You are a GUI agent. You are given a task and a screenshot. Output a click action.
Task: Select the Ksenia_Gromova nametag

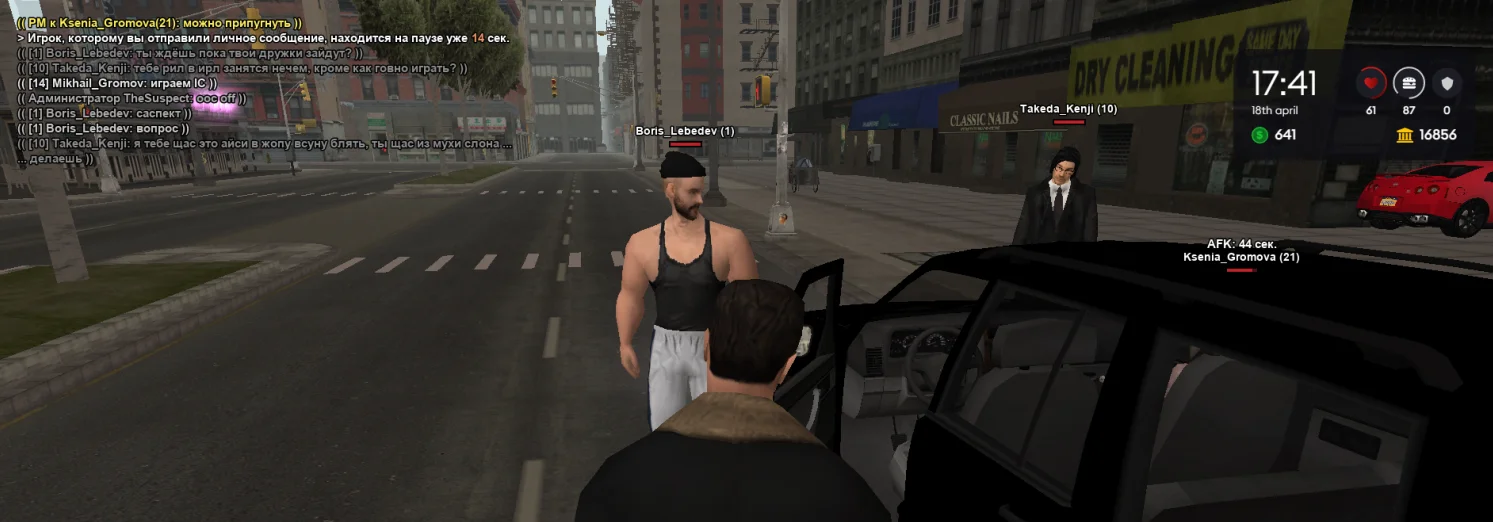pyautogui.click(x=1241, y=257)
